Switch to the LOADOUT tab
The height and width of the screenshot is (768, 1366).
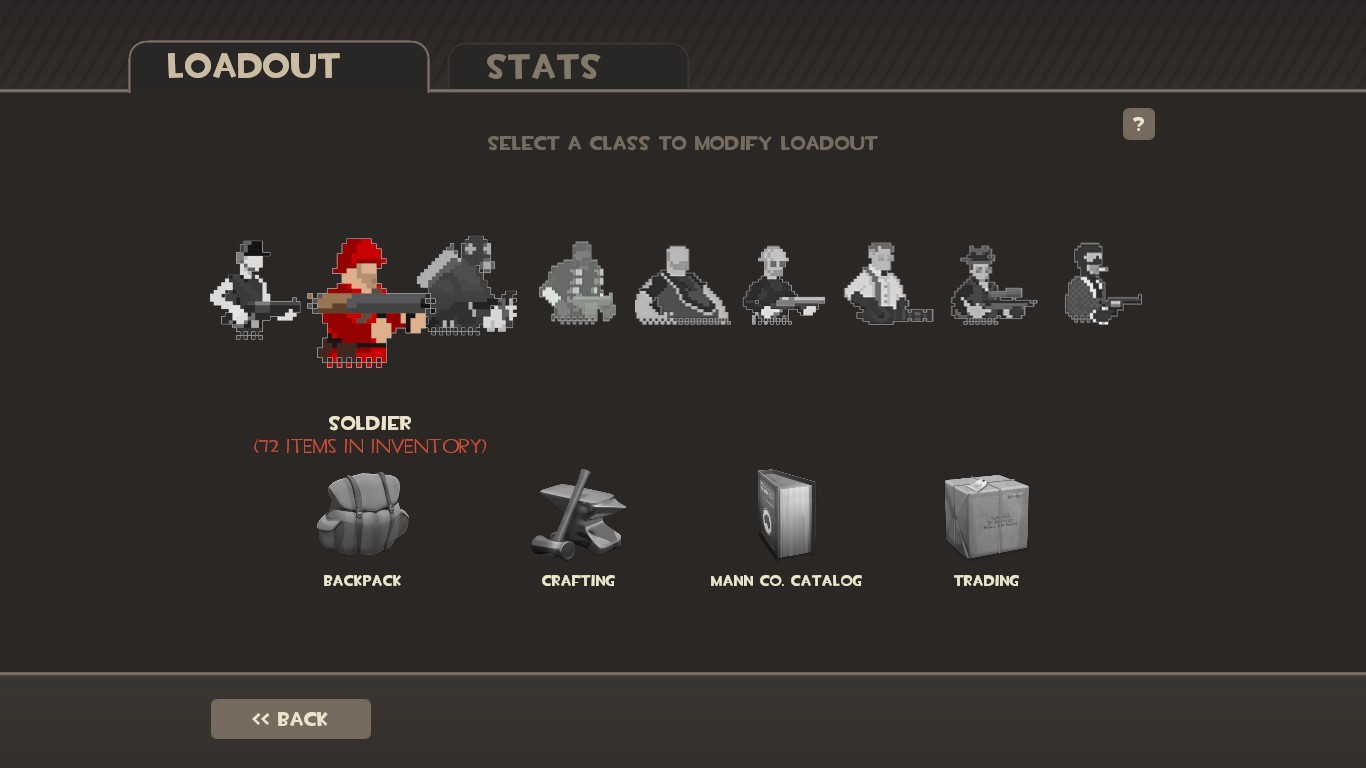pos(253,66)
